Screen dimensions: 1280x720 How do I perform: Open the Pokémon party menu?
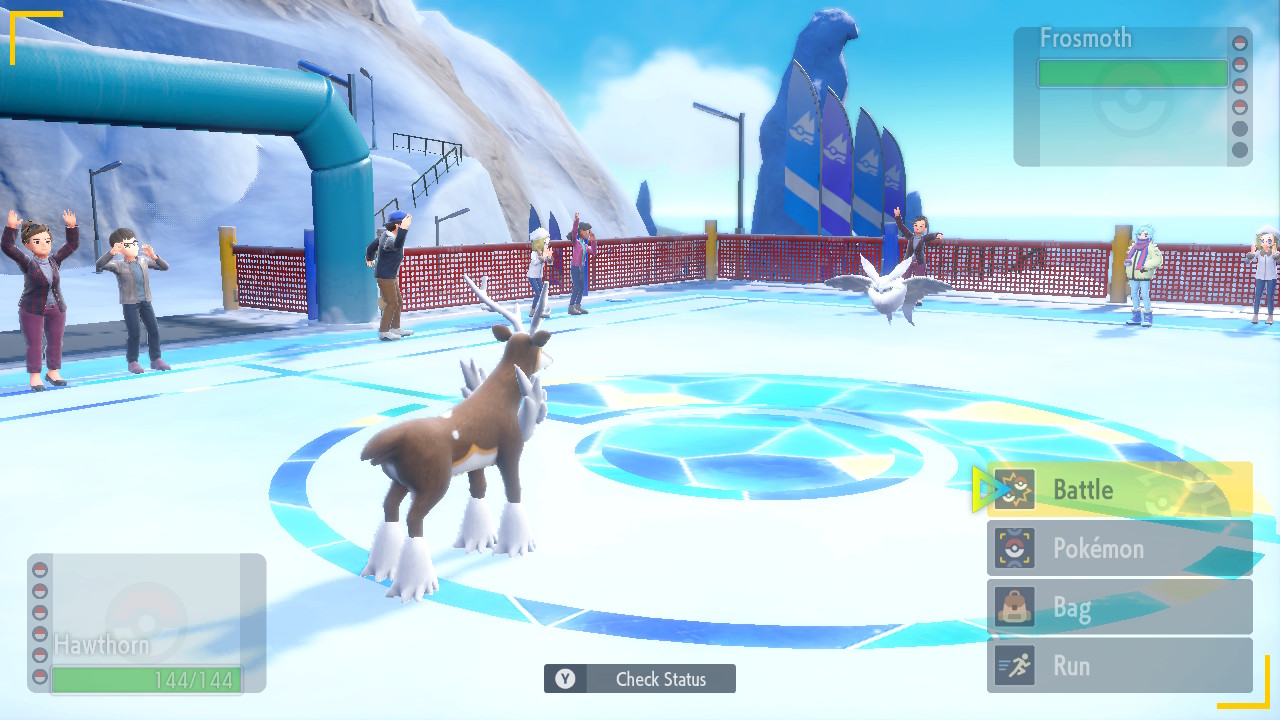1119,548
